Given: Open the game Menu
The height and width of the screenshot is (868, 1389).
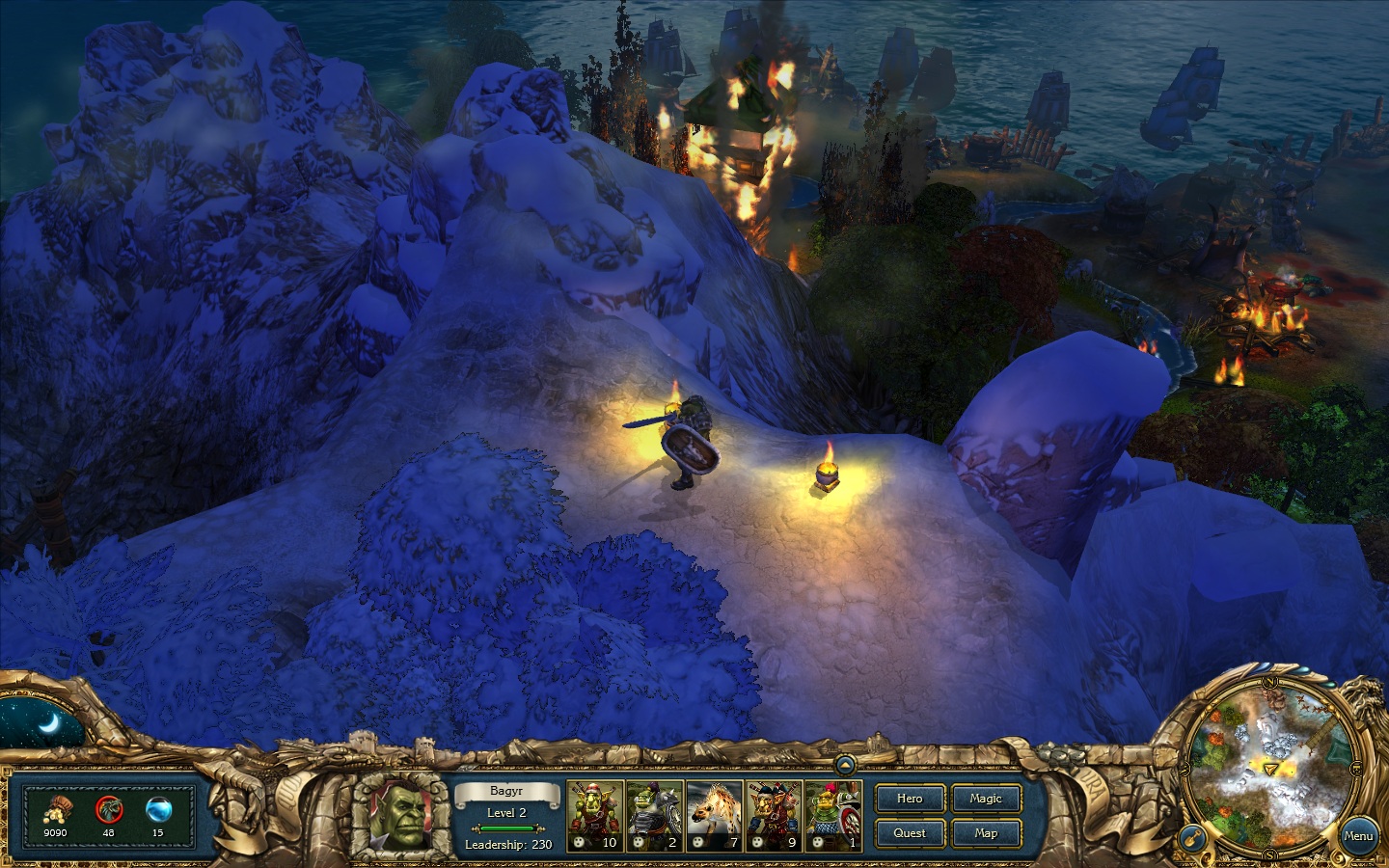Looking at the screenshot, I should coord(1357,836).
